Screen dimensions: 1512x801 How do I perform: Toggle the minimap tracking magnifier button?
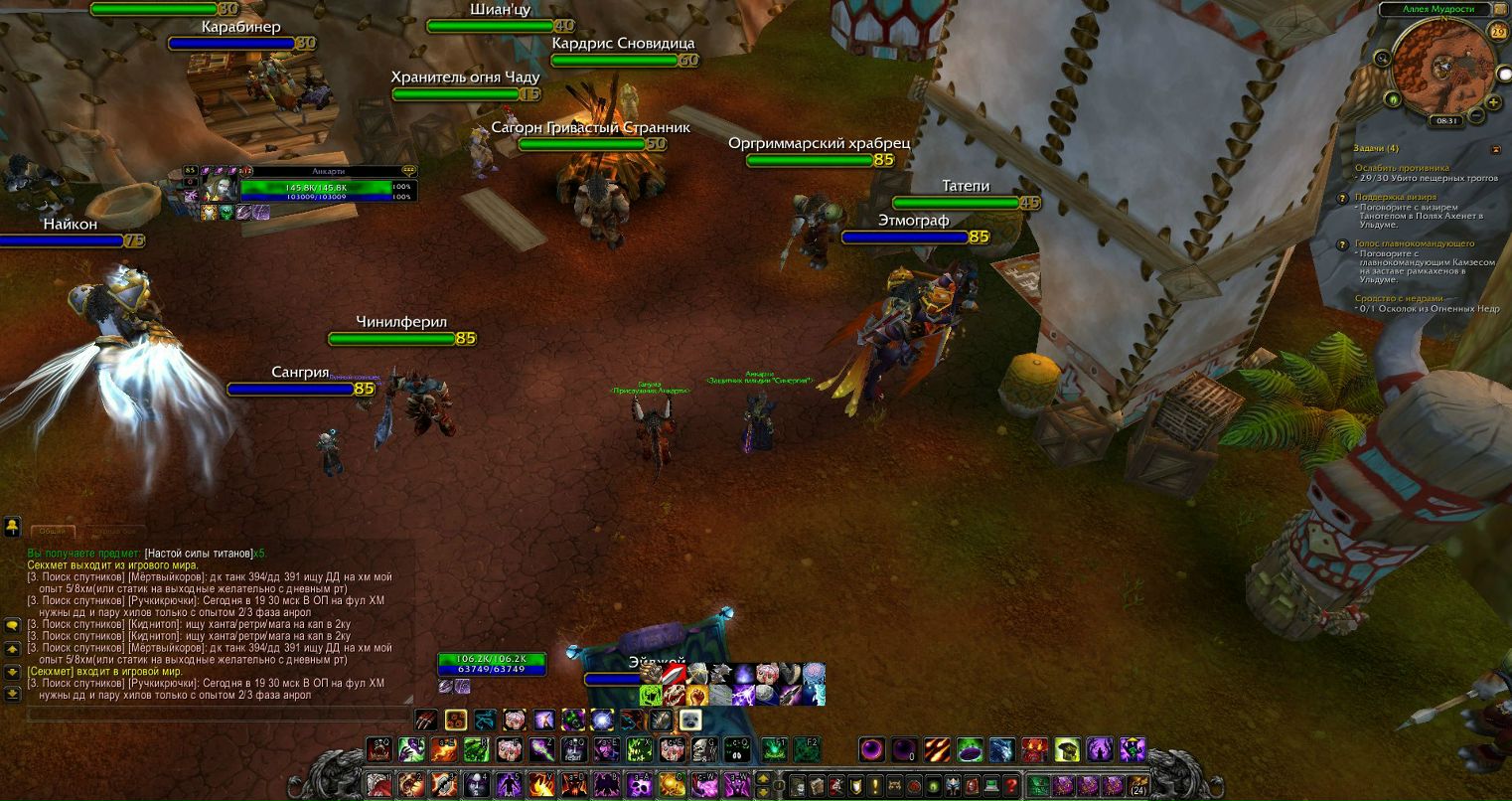(x=1382, y=59)
